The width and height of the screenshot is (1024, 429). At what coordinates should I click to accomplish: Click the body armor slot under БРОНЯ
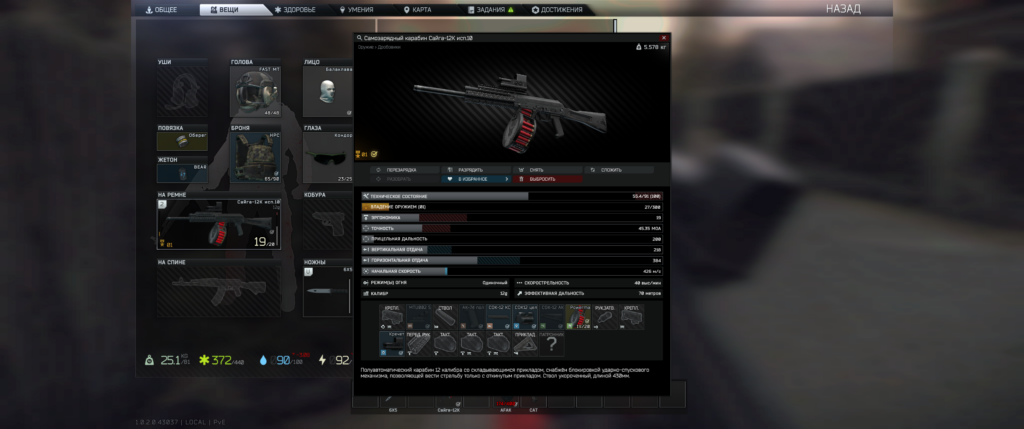pyautogui.click(x=256, y=157)
